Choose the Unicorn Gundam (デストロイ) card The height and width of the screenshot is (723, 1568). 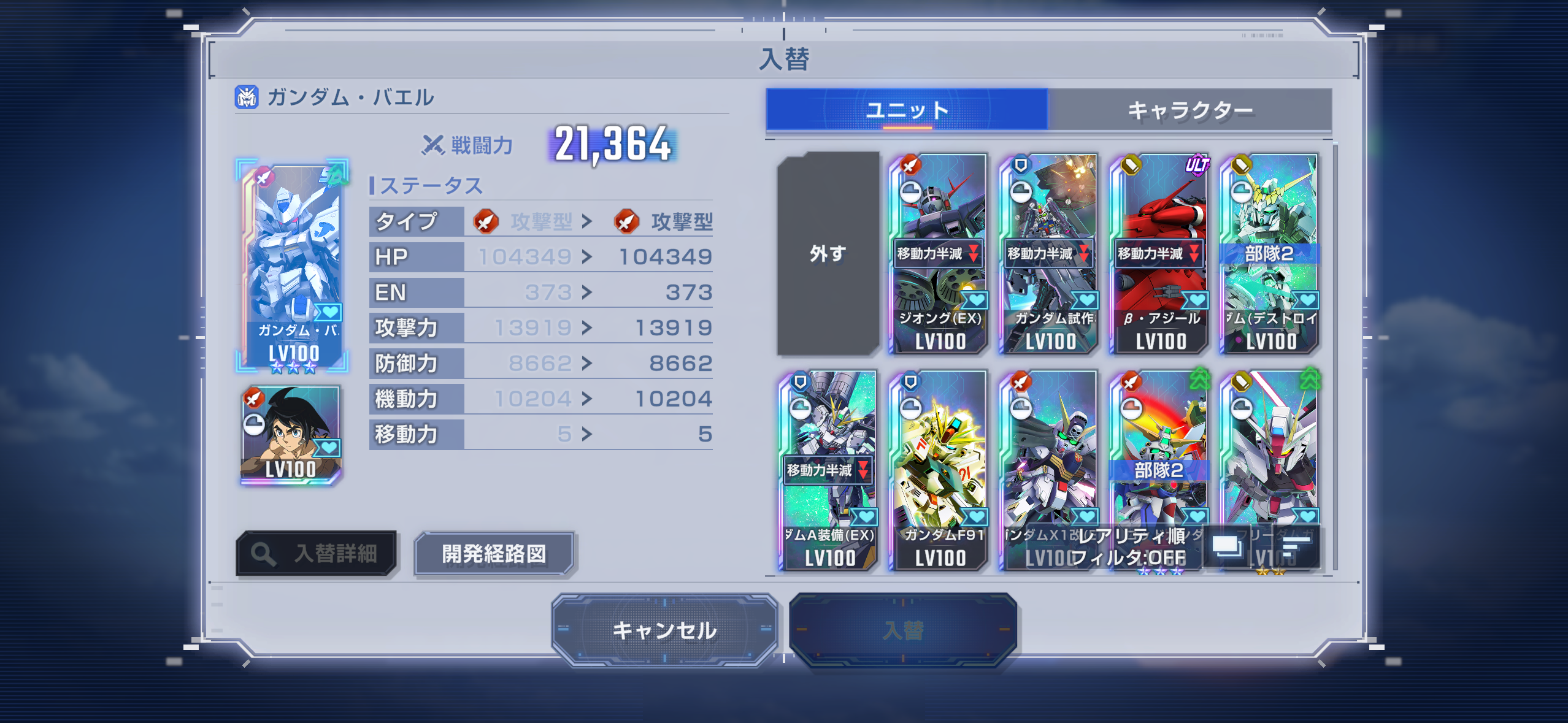tap(1270, 253)
